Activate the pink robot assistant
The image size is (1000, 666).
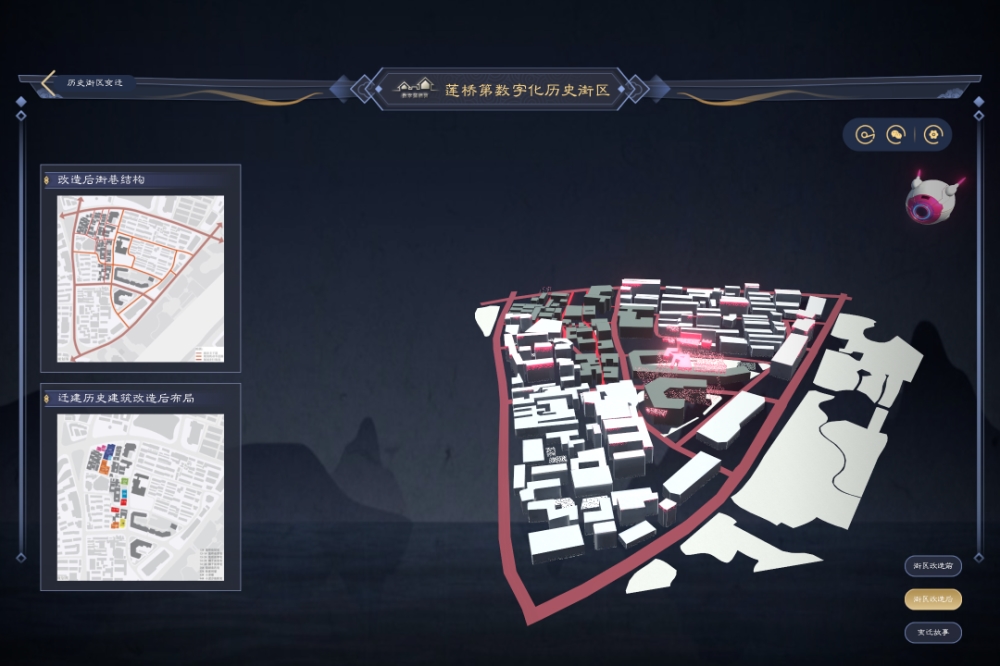[930, 200]
